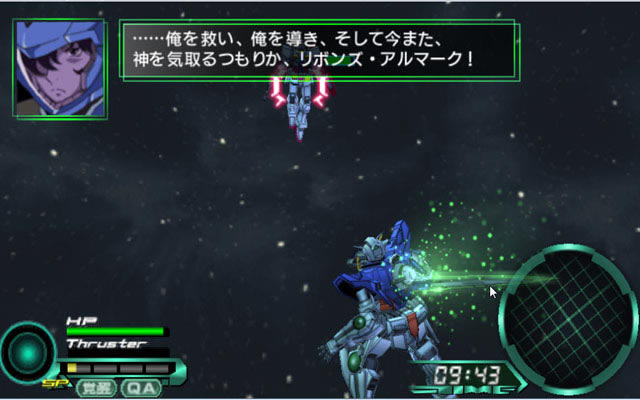
Task: Click the teal circular orb gauge
Action: [28, 353]
